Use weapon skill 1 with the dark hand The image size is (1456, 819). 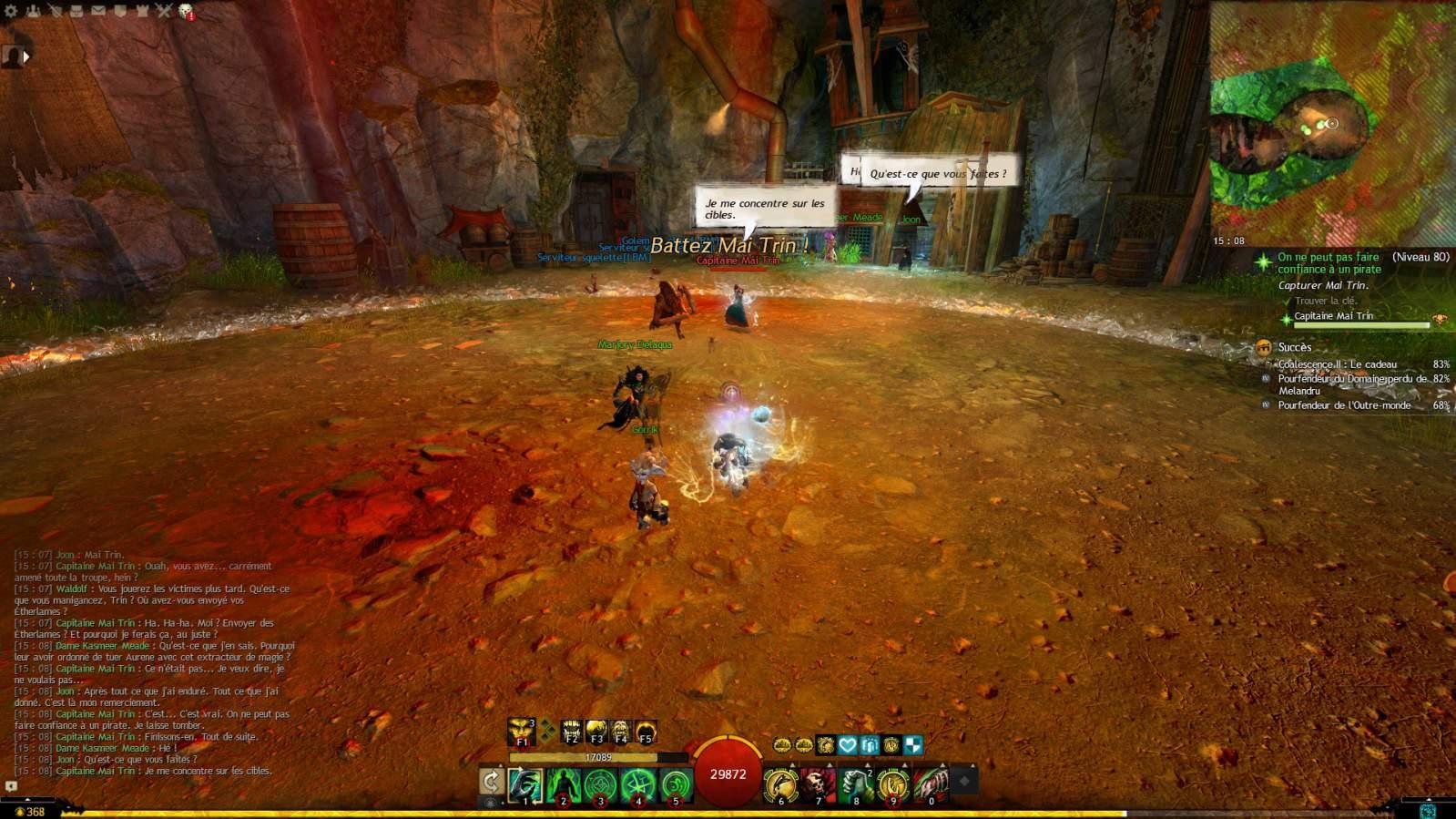pos(525,784)
